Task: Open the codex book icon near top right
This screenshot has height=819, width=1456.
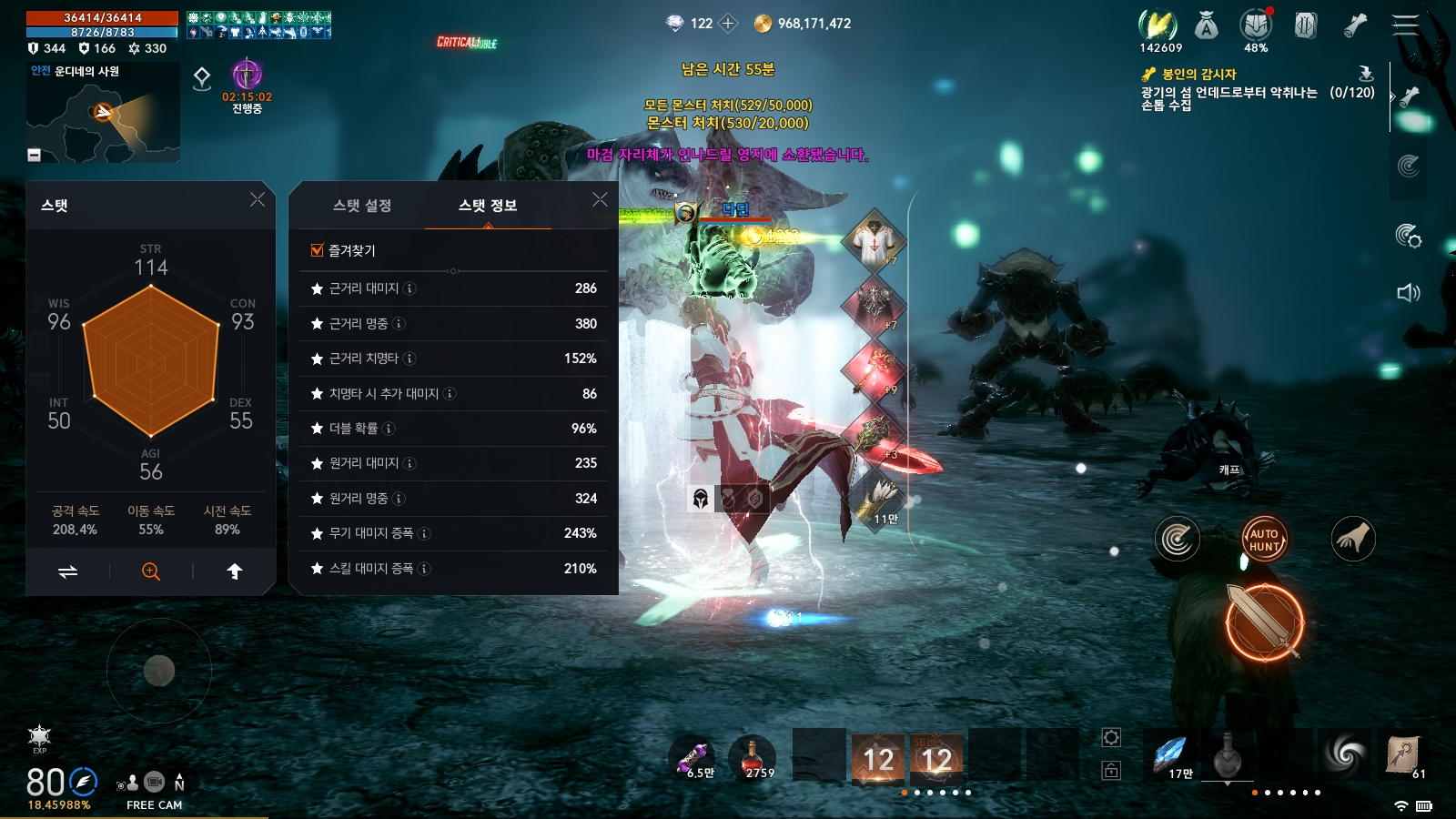Action: click(x=1305, y=26)
